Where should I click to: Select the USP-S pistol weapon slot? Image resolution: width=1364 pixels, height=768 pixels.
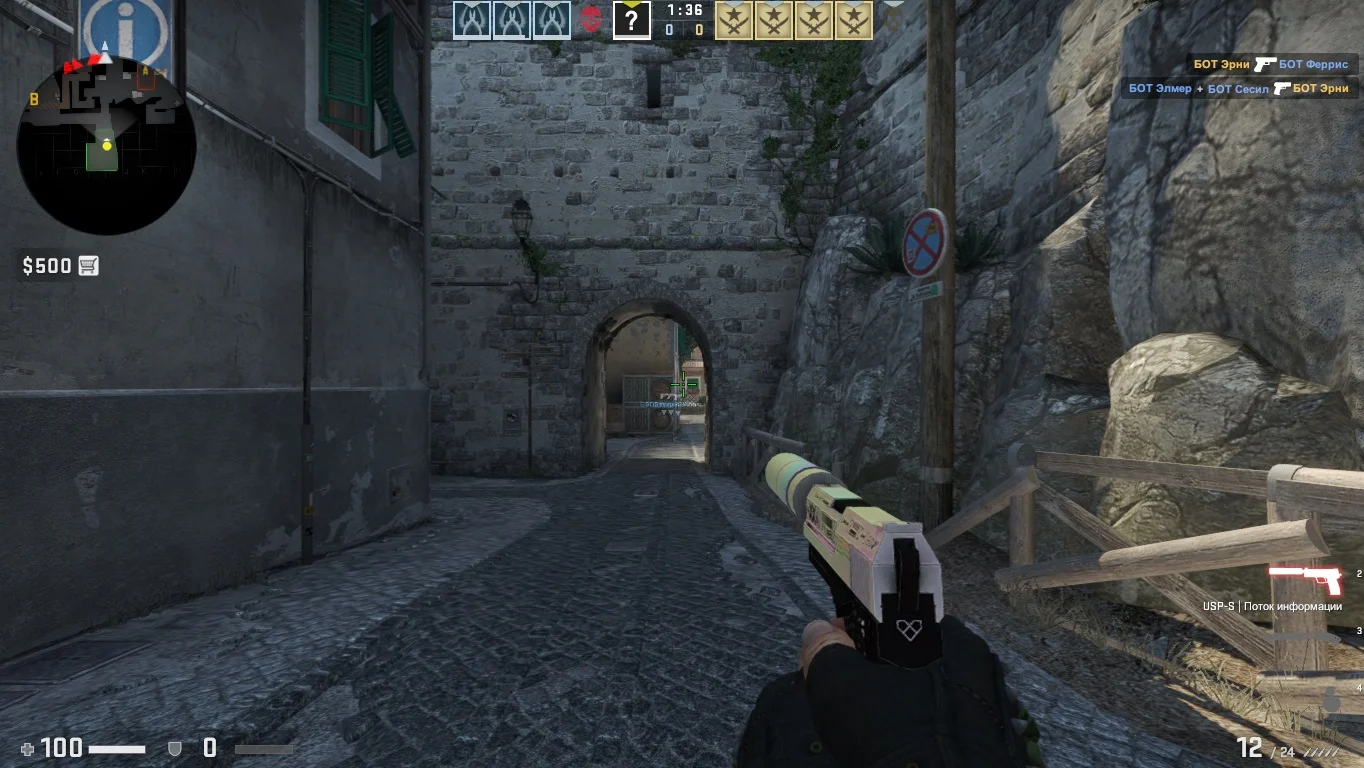(x=1305, y=580)
